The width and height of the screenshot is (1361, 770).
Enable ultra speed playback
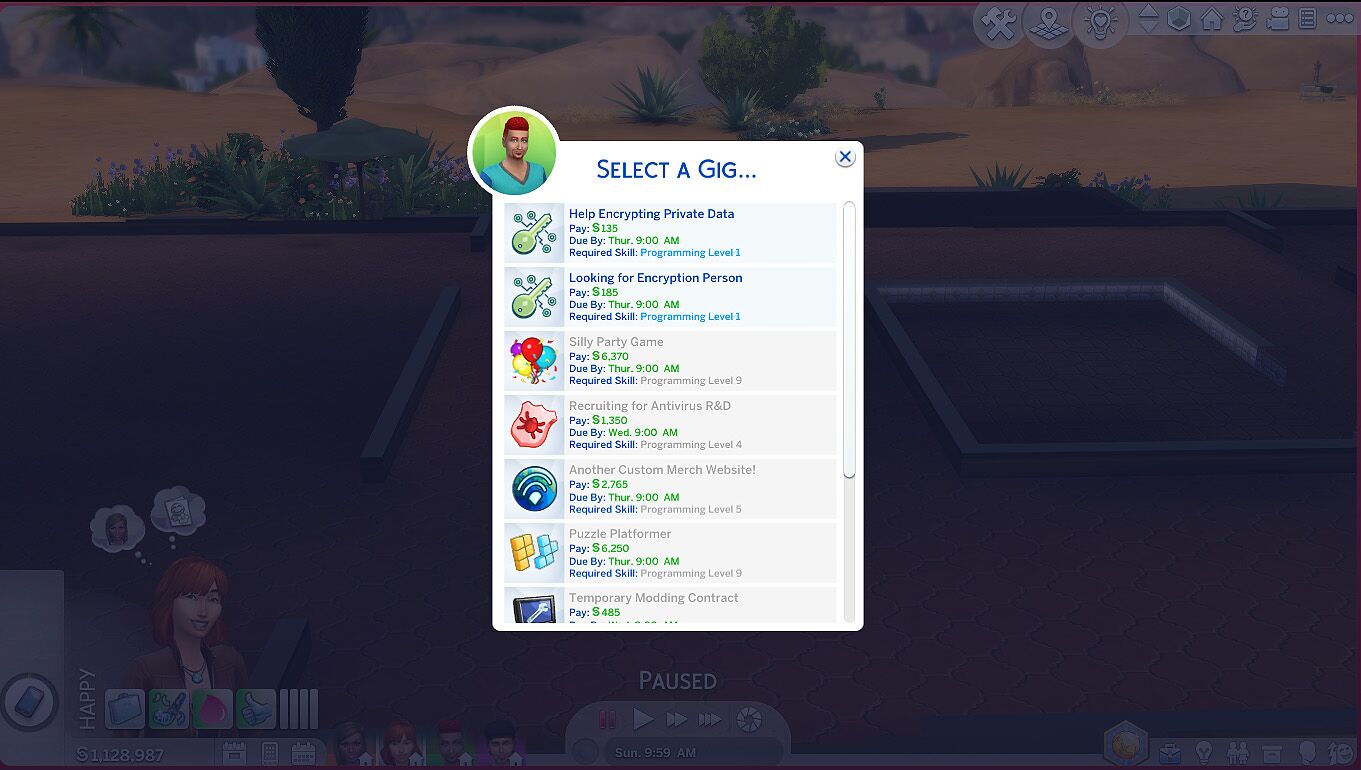click(709, 718)
